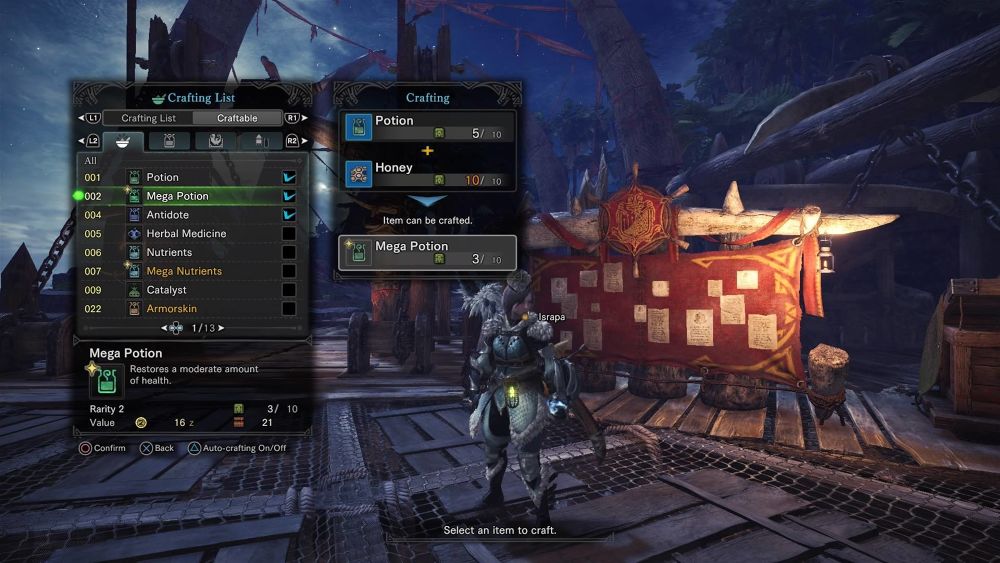Enable auto-crafting checkbox for Herbal Medicine
1000x563 pixels.
(289, 234)
